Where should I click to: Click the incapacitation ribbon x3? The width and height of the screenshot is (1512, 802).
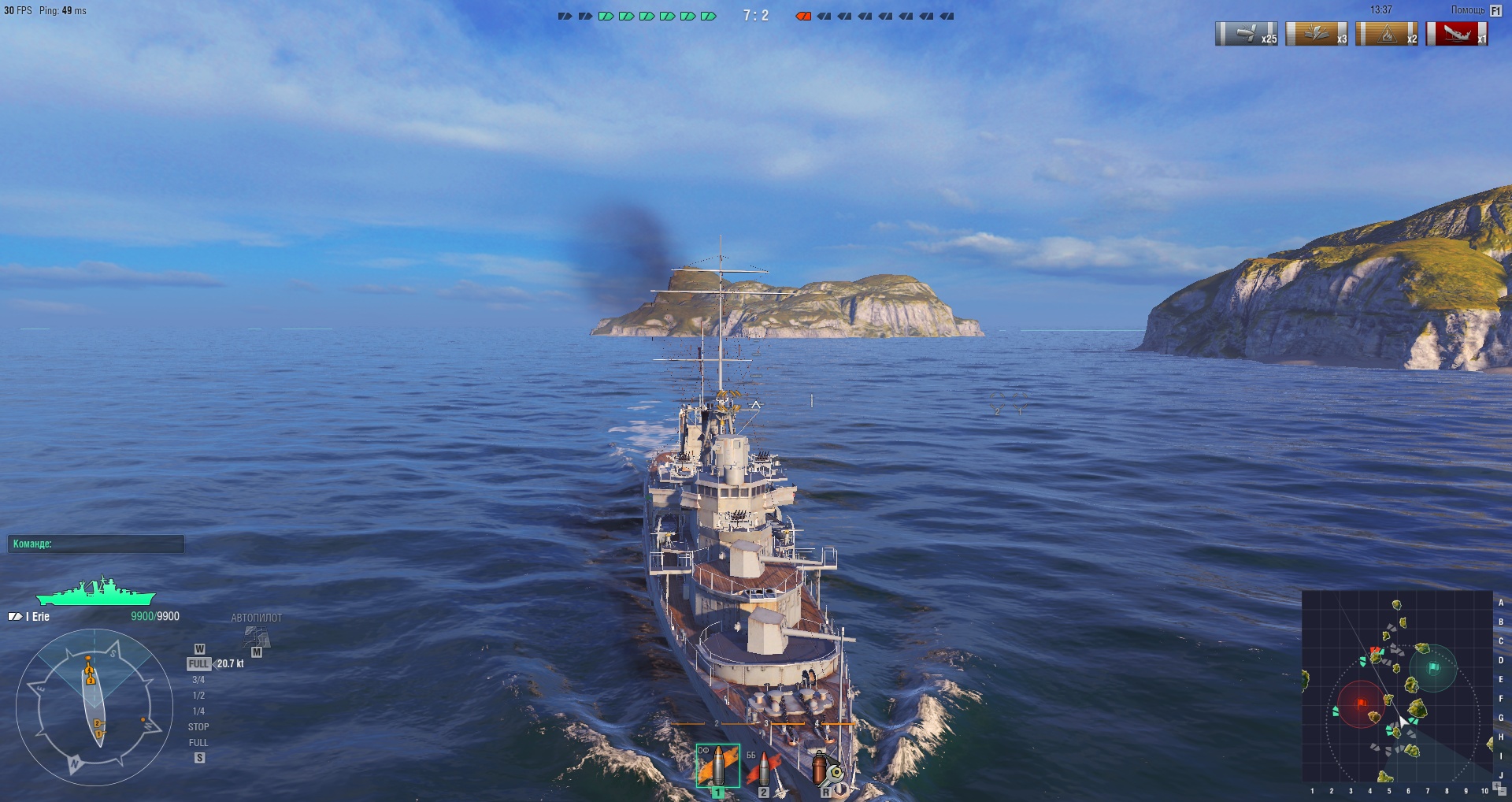point(1317,34)
